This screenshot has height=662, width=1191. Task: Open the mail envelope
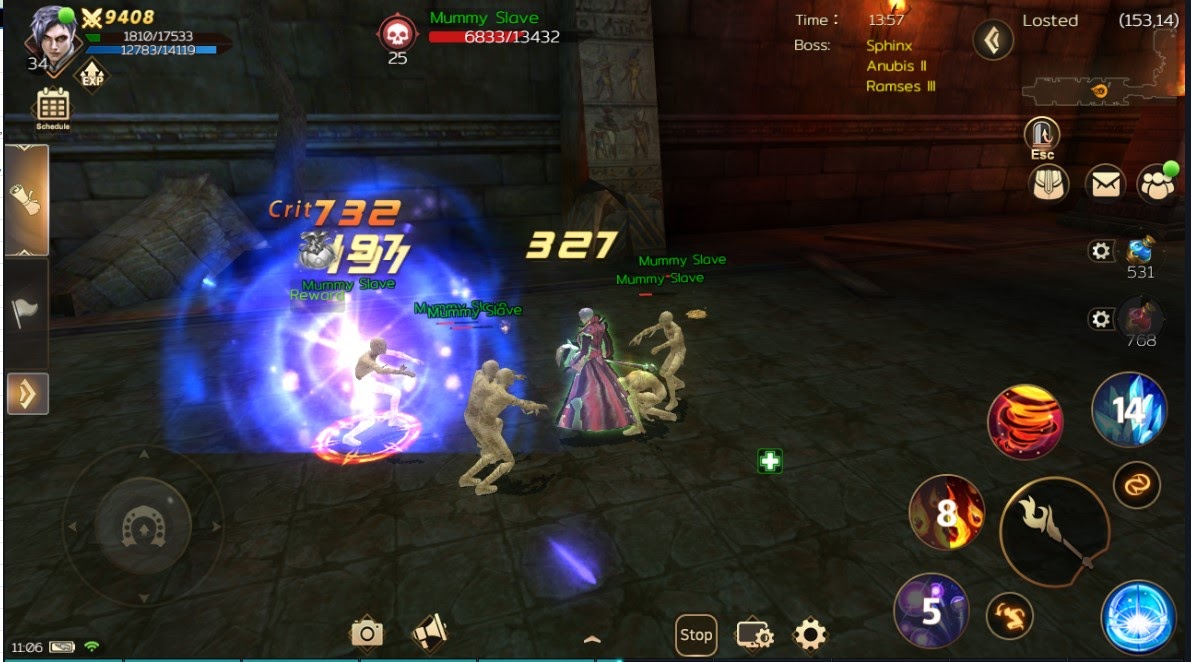coord(1104,184)
